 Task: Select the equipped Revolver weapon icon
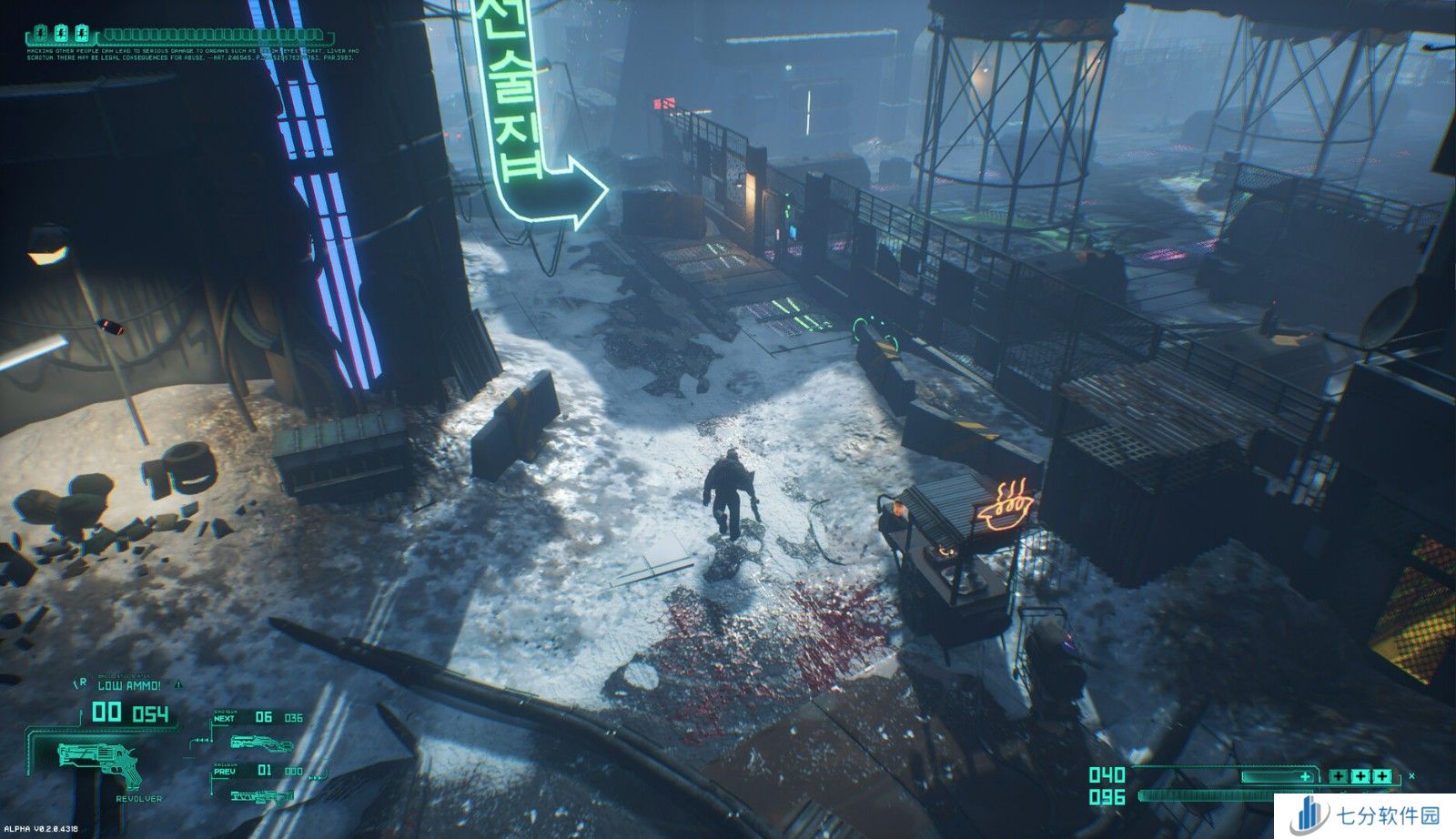[x=101, y=763]
